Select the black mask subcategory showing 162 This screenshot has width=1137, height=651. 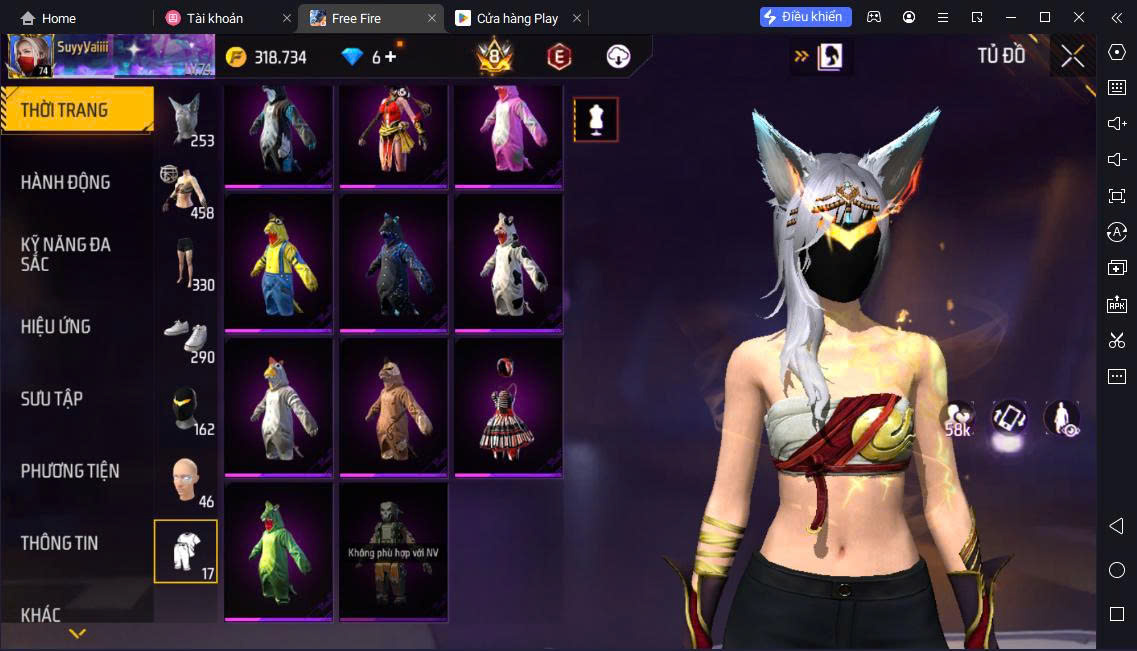[186, 408]
